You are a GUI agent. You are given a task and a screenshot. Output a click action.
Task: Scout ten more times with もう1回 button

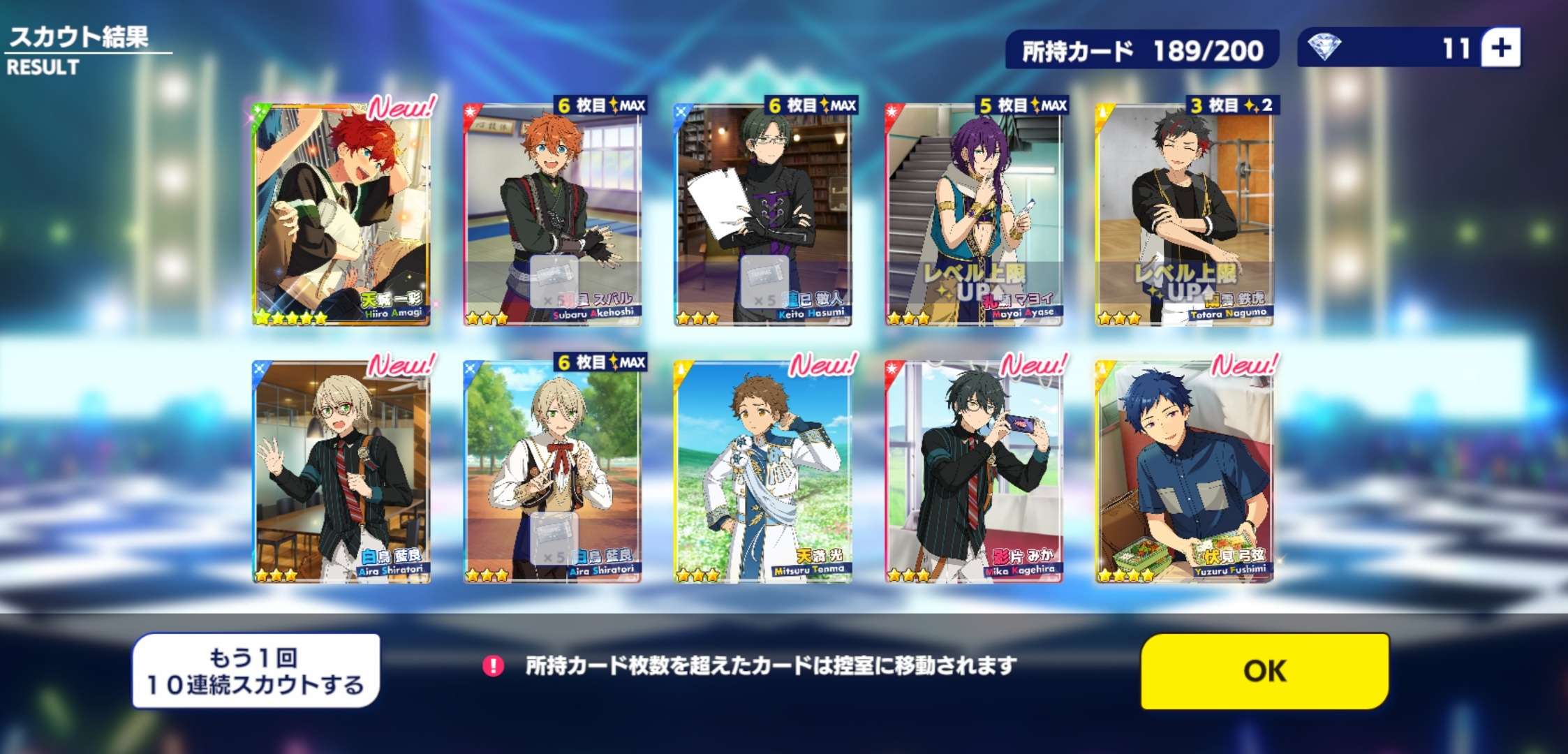(256, 671)
